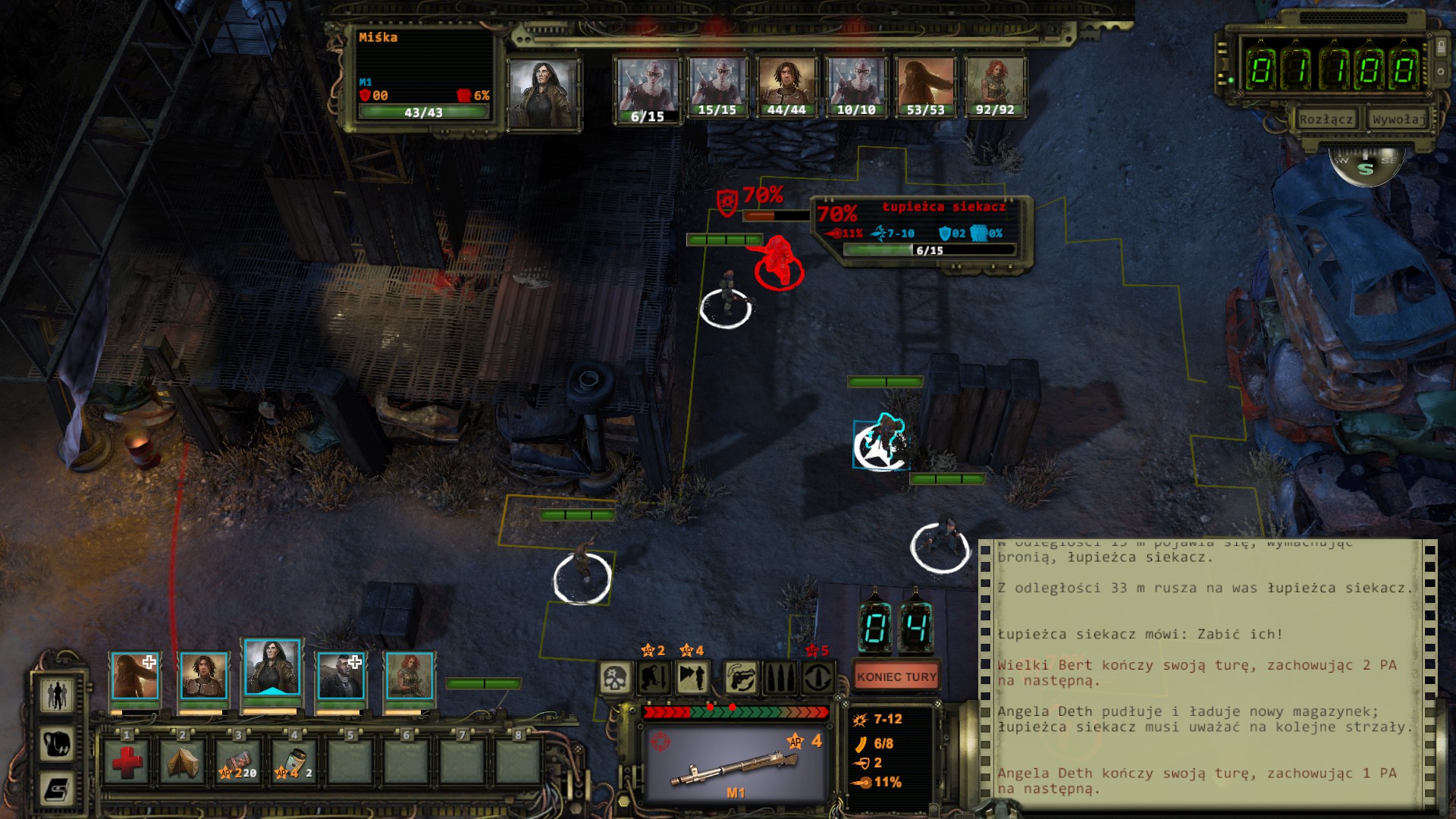
Task: Open the squad silhouettes panel
Action: point(57,695)
